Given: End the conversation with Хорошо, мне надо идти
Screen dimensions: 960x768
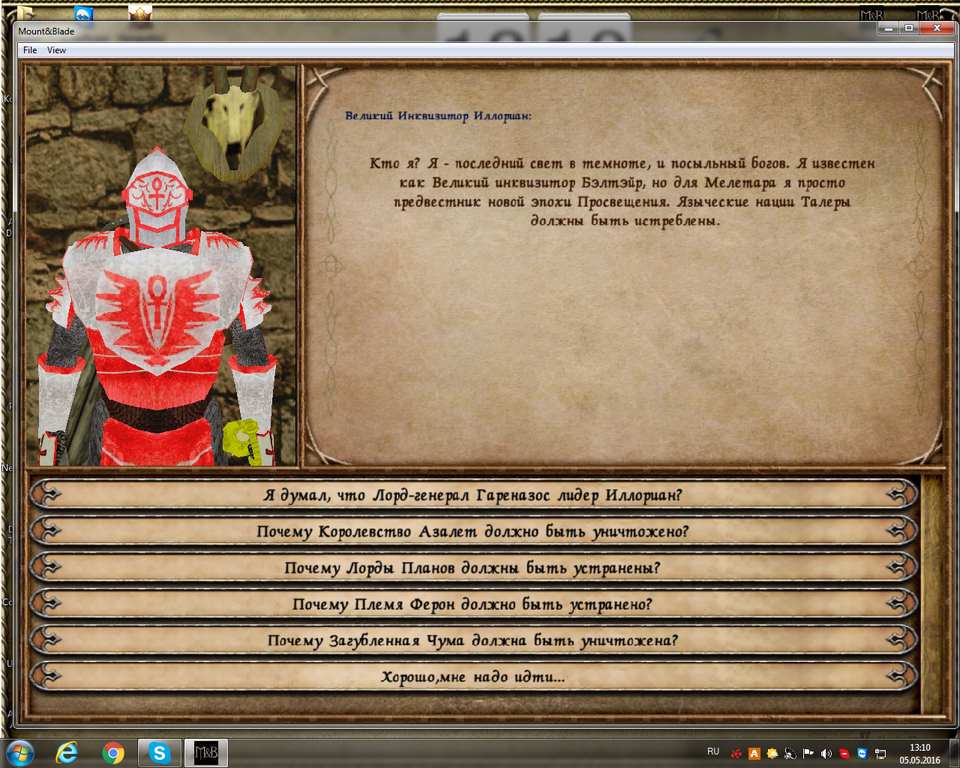Looking at the screenshot, I should pyautogui.click(x=473, y=677).
